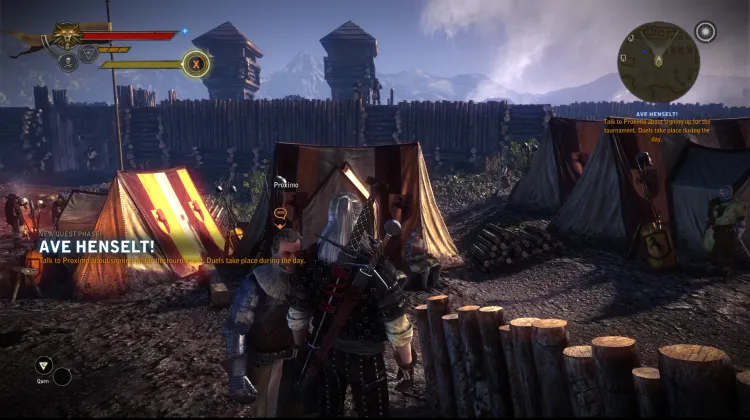Open the circular minimap
Screen dimensions: 750x420
[x=658, y=62]
